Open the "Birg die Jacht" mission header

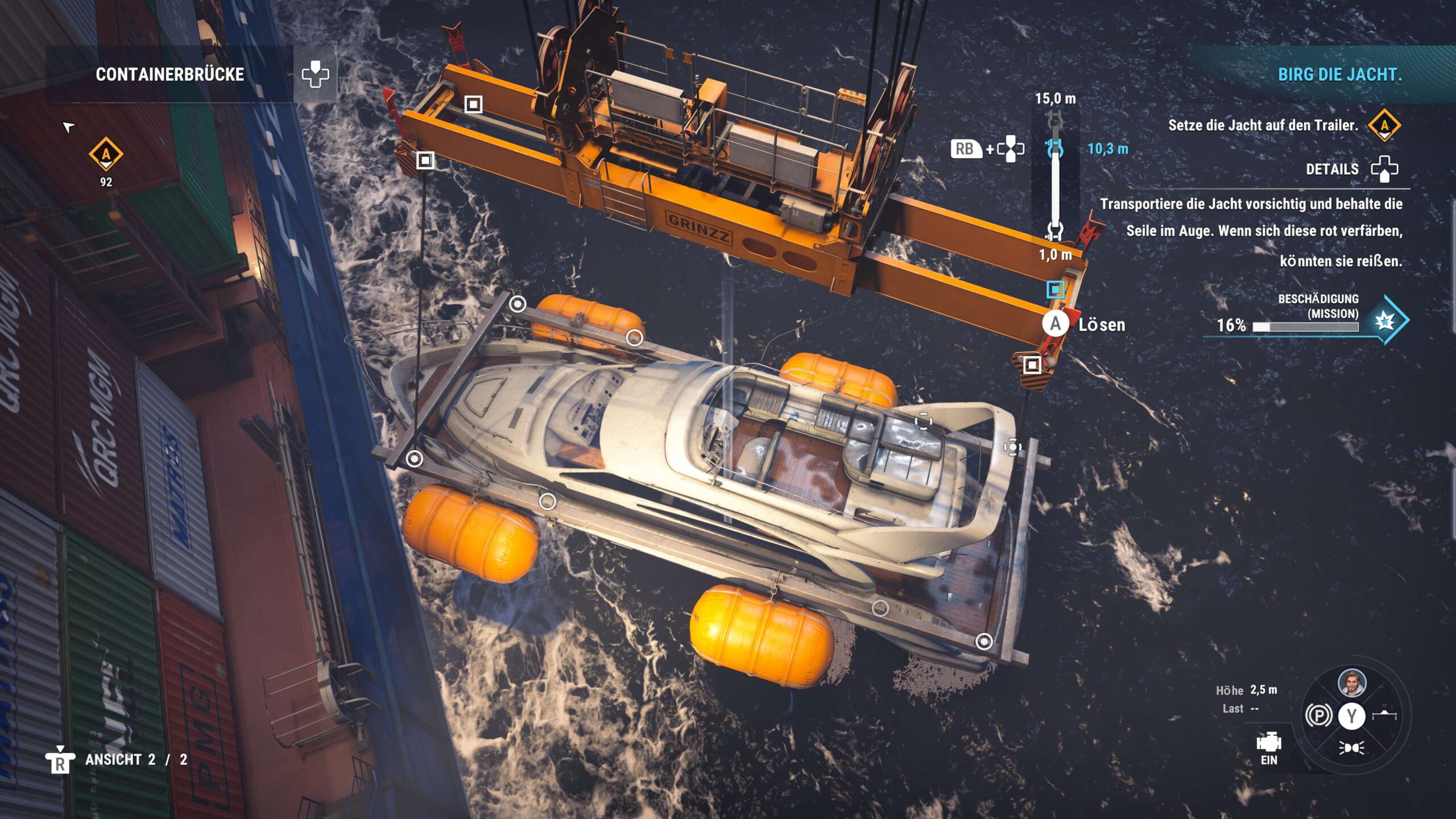1339,75
